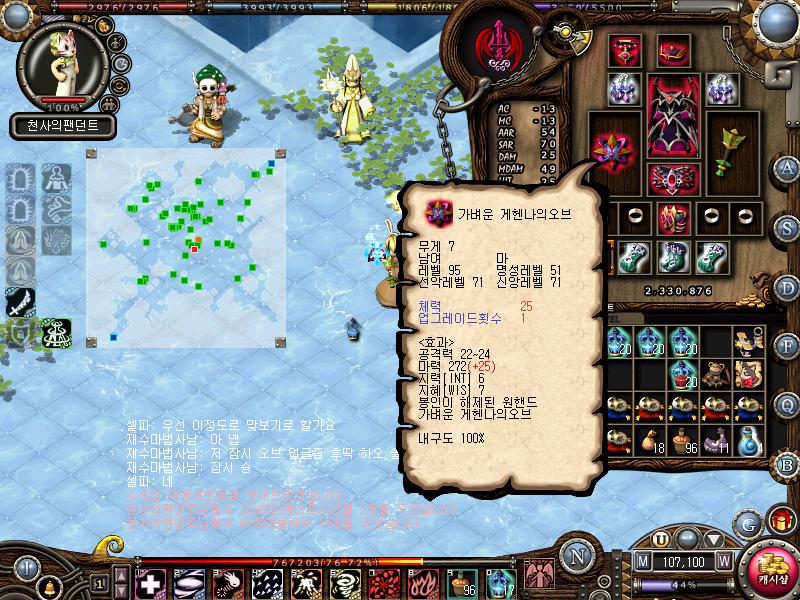The height and width of the screenshot is (600, 800).
Task: Select the equipped red belt slot
Action: 672,178
